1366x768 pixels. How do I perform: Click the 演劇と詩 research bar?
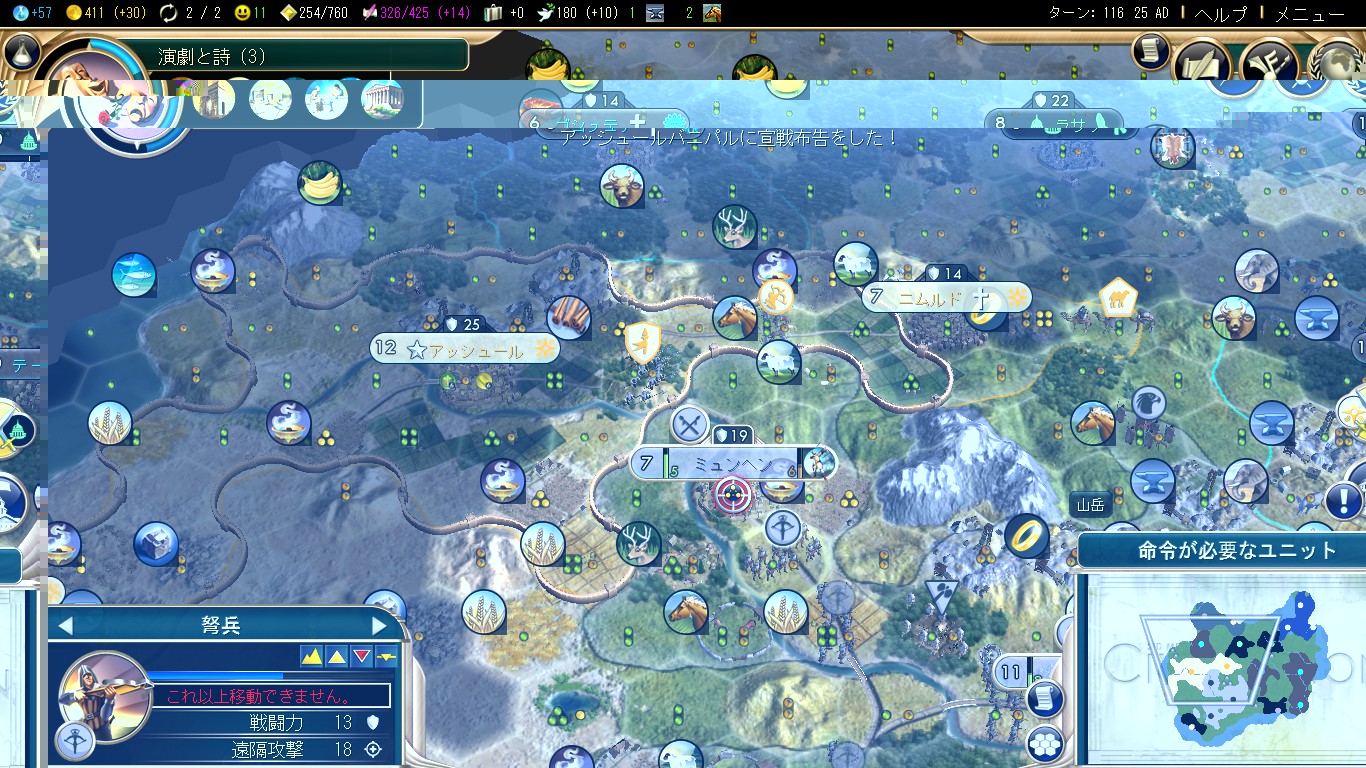310,56
